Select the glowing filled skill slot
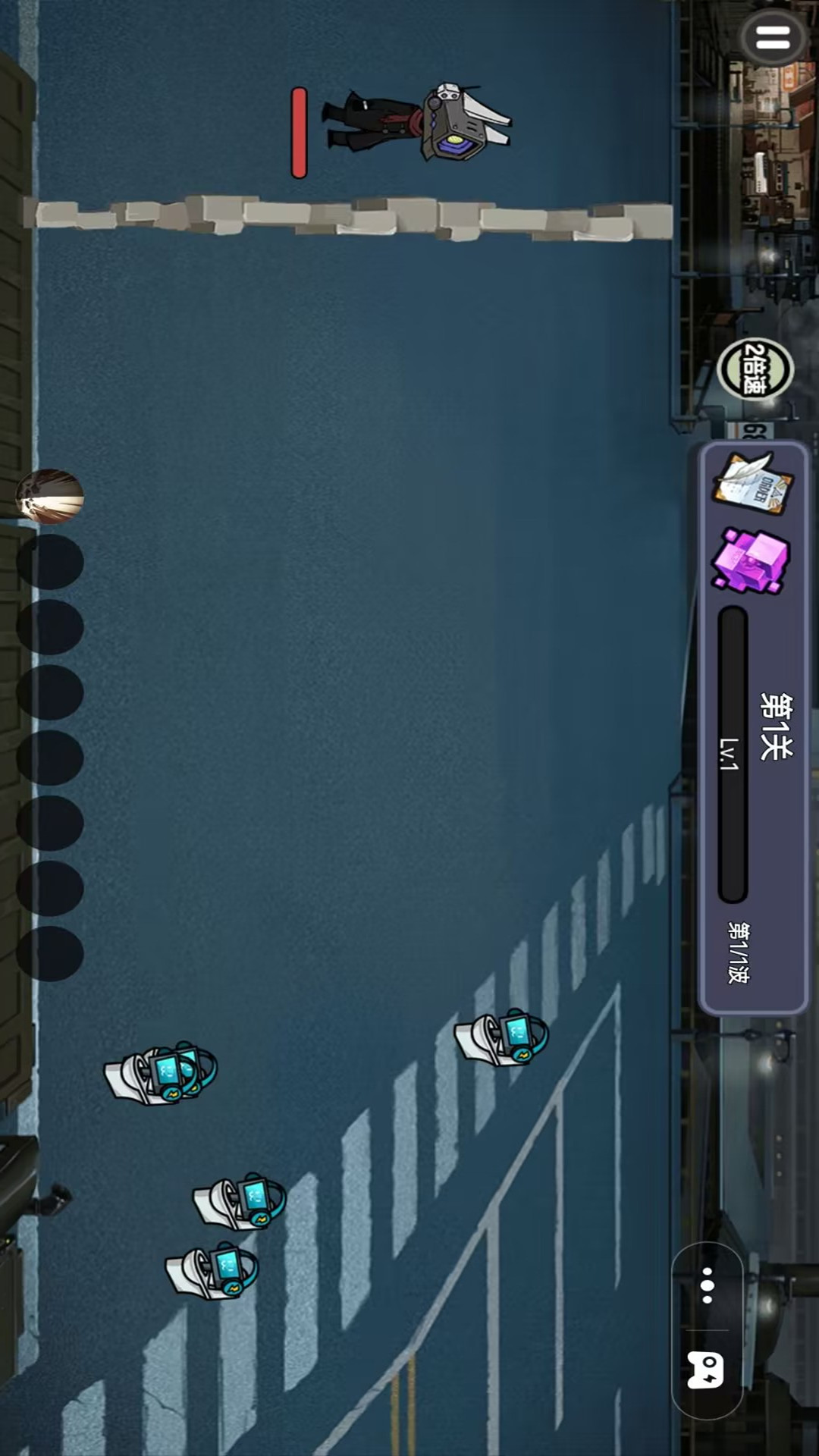Screen dimensions: 819x1456 [50, 497]
